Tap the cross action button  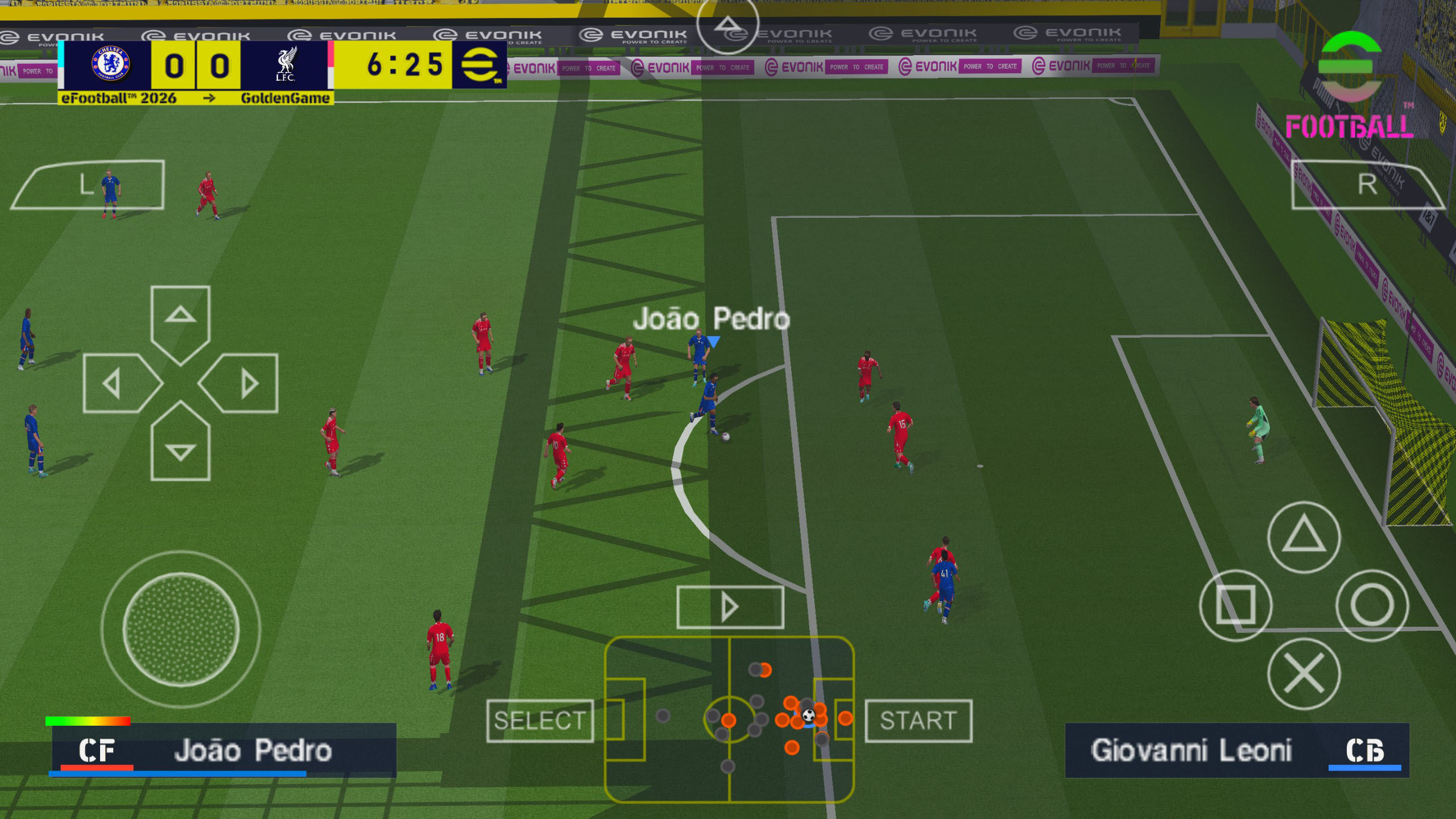(x=1304, y=673)
